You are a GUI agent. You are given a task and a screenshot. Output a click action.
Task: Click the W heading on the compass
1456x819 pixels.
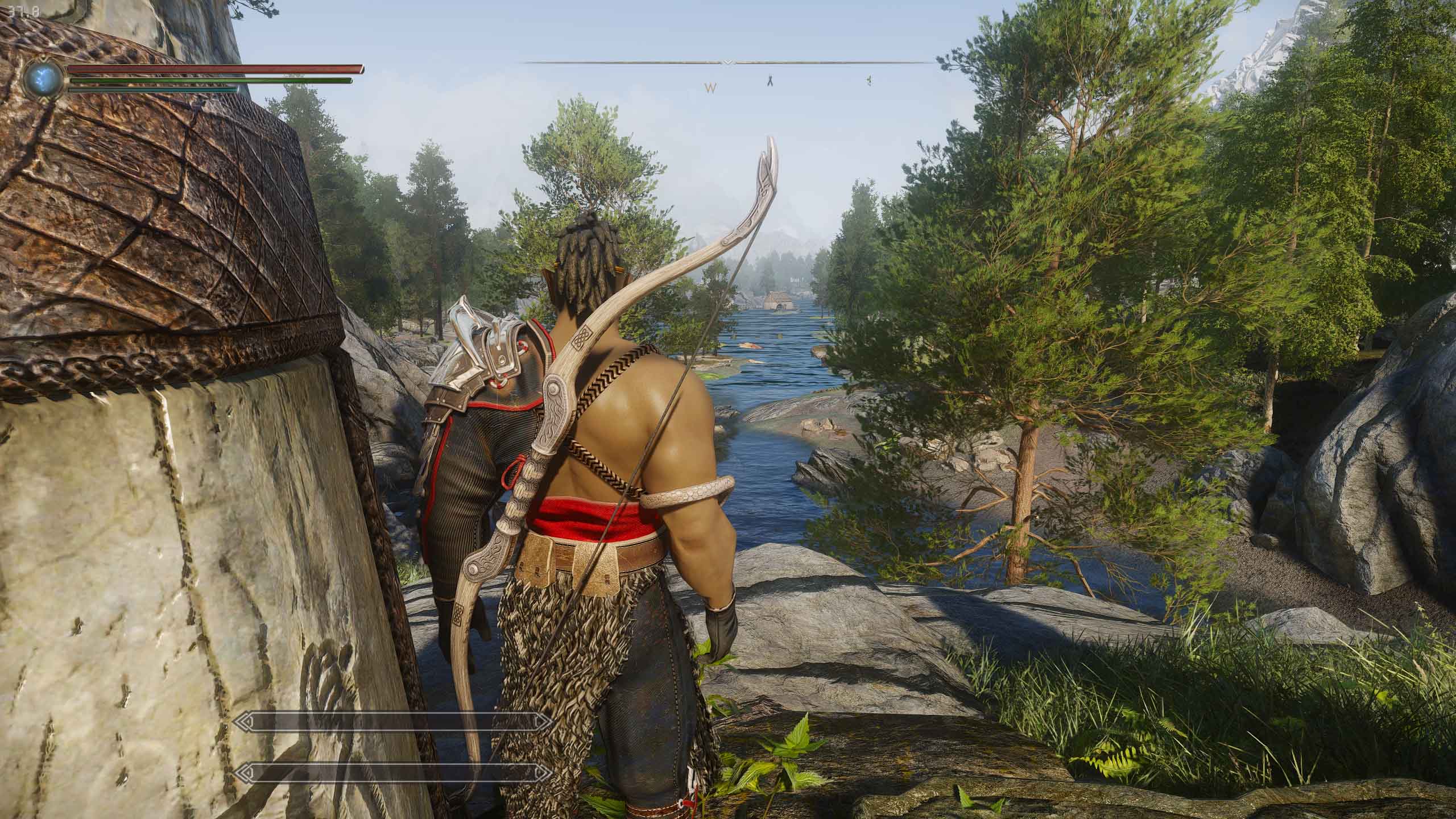[x=710, y=88]
